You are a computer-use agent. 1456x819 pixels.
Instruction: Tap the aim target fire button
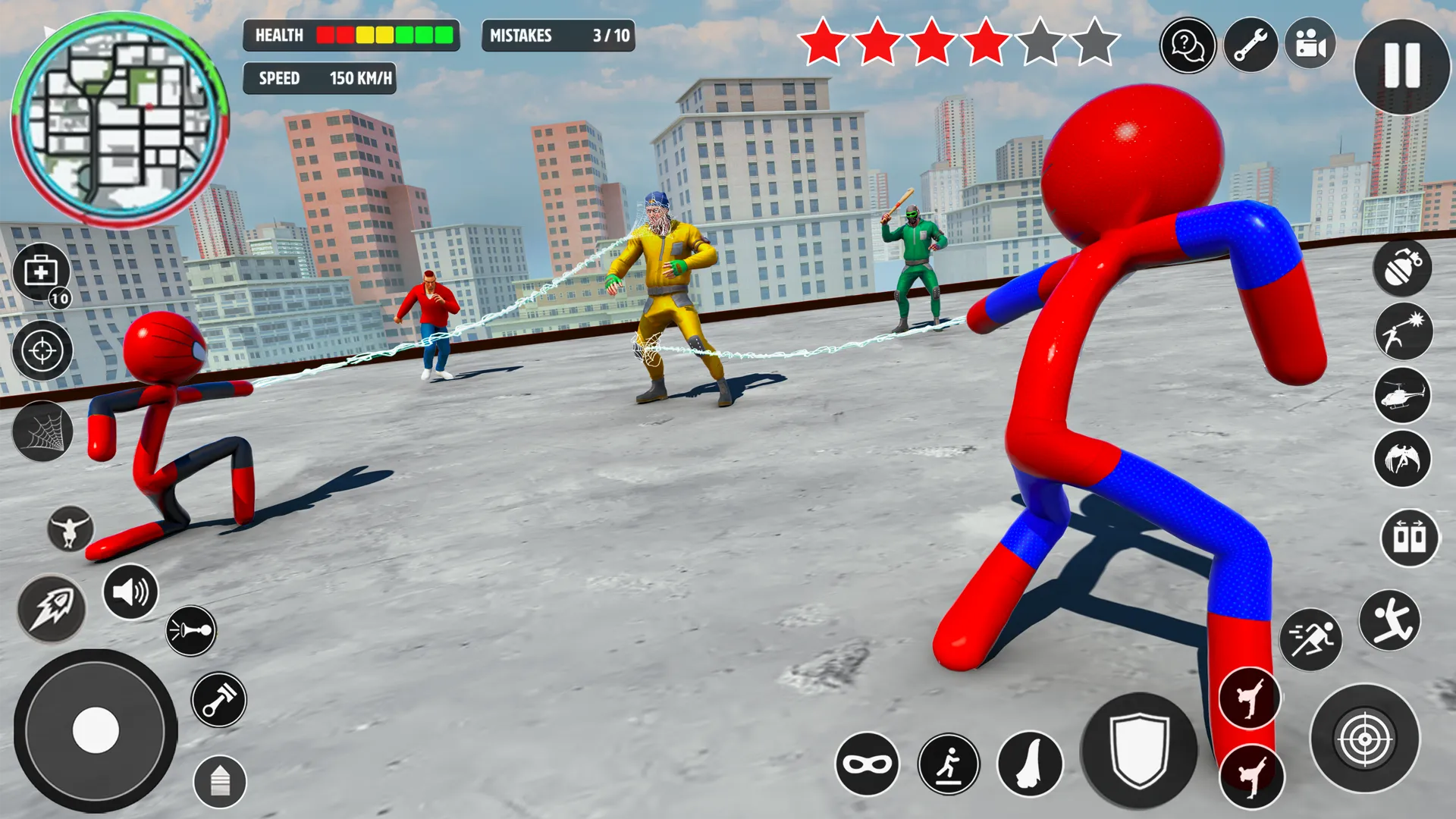tap(1364, 738)
